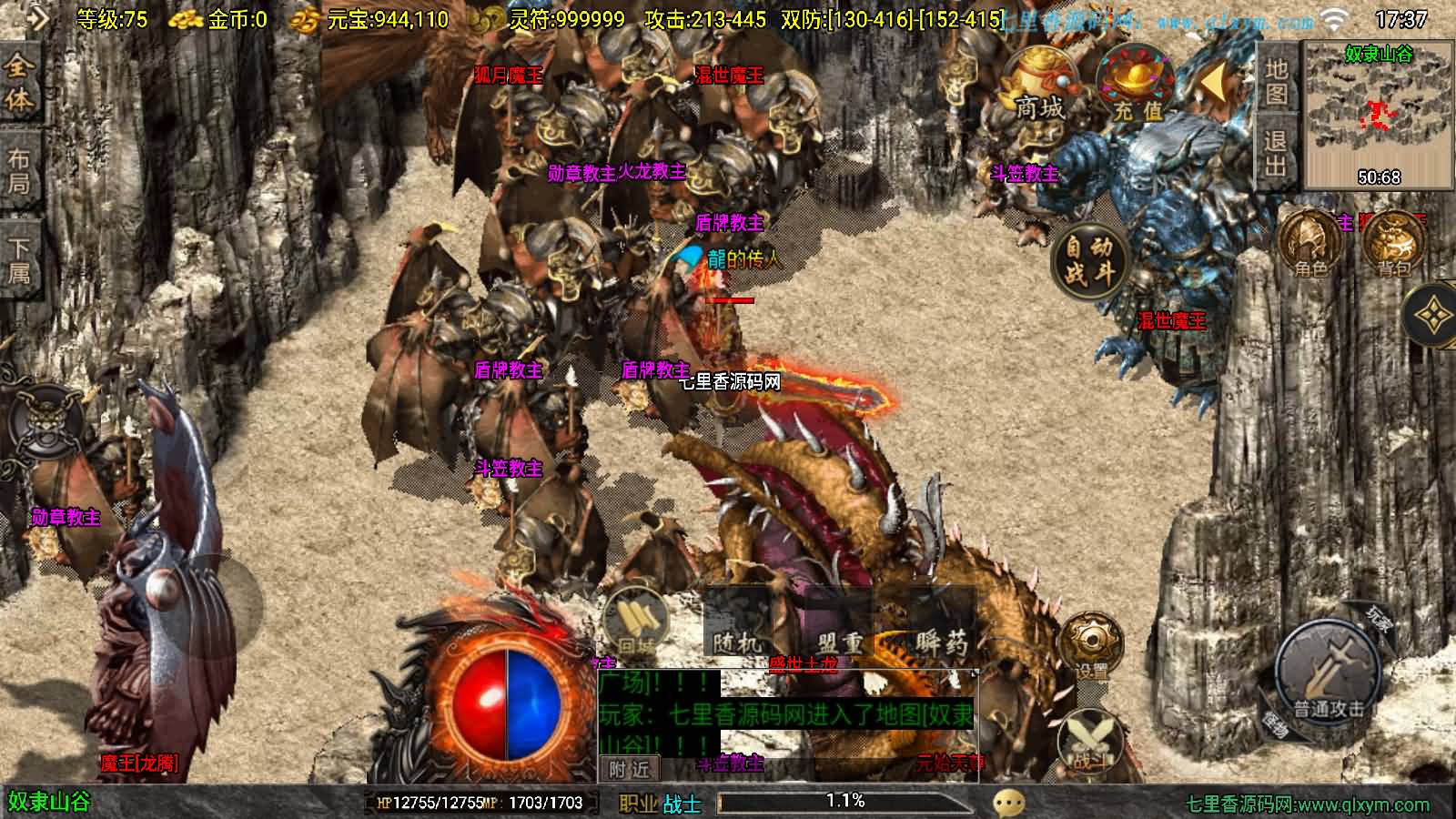Collapse the top icon row with the yellow arrow
Screen dimensions: 1456x819
pyautogui.click(x=1214, y=84)
